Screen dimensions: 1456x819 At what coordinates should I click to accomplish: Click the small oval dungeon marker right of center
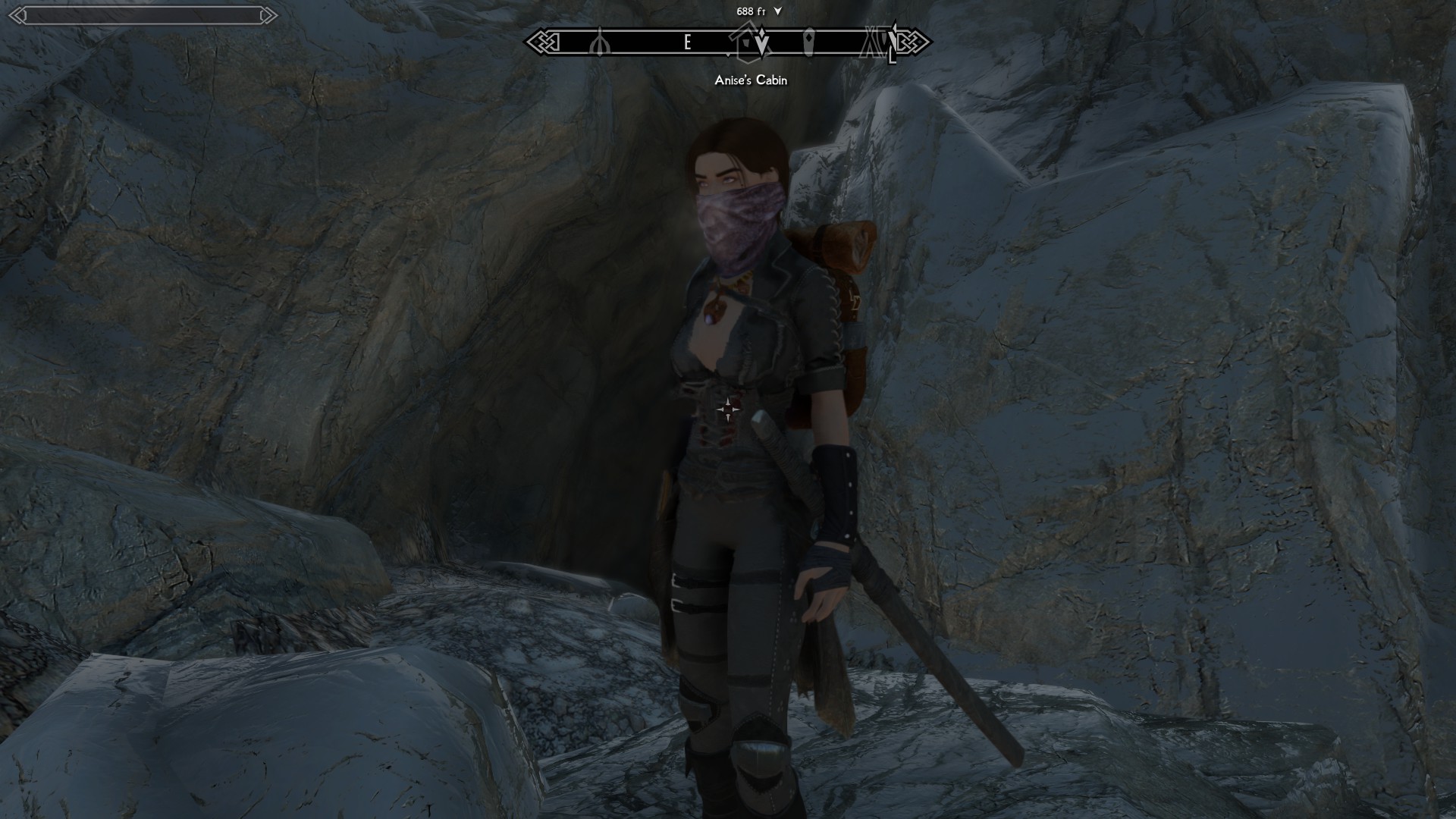(x=808, y=43)
